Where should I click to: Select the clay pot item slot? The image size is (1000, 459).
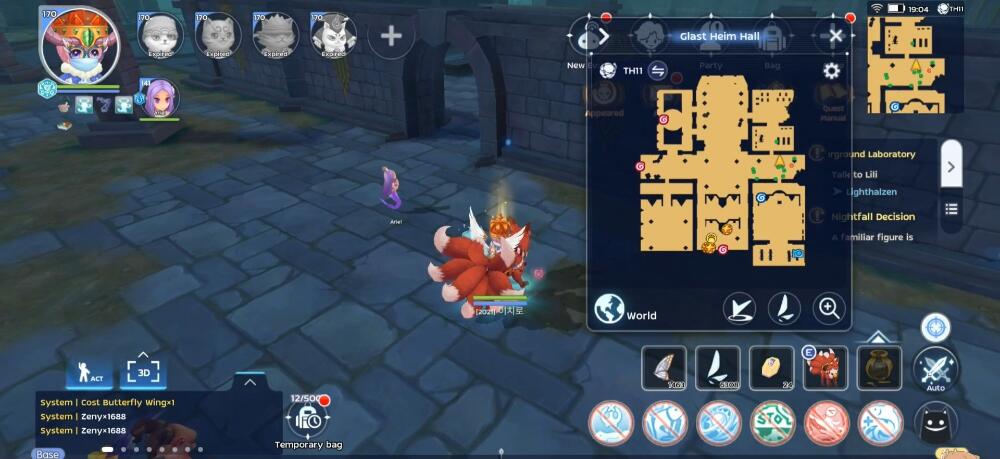(879, 367)
